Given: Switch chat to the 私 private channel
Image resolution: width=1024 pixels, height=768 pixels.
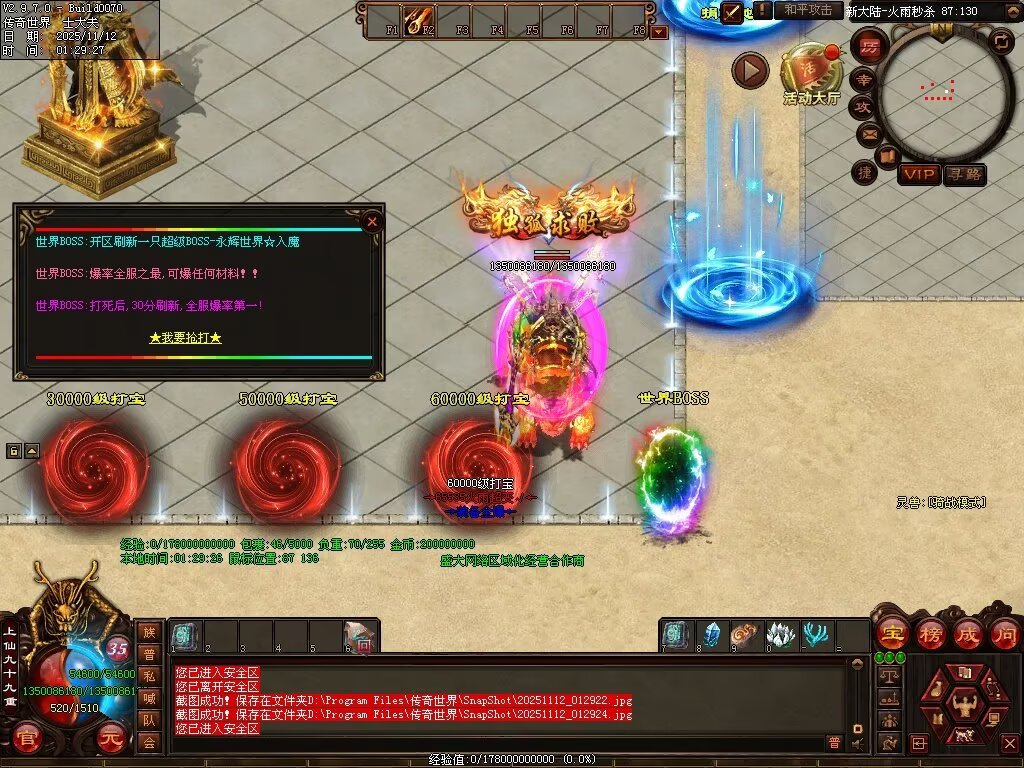Looking at the screenshot, I should 149,677.
